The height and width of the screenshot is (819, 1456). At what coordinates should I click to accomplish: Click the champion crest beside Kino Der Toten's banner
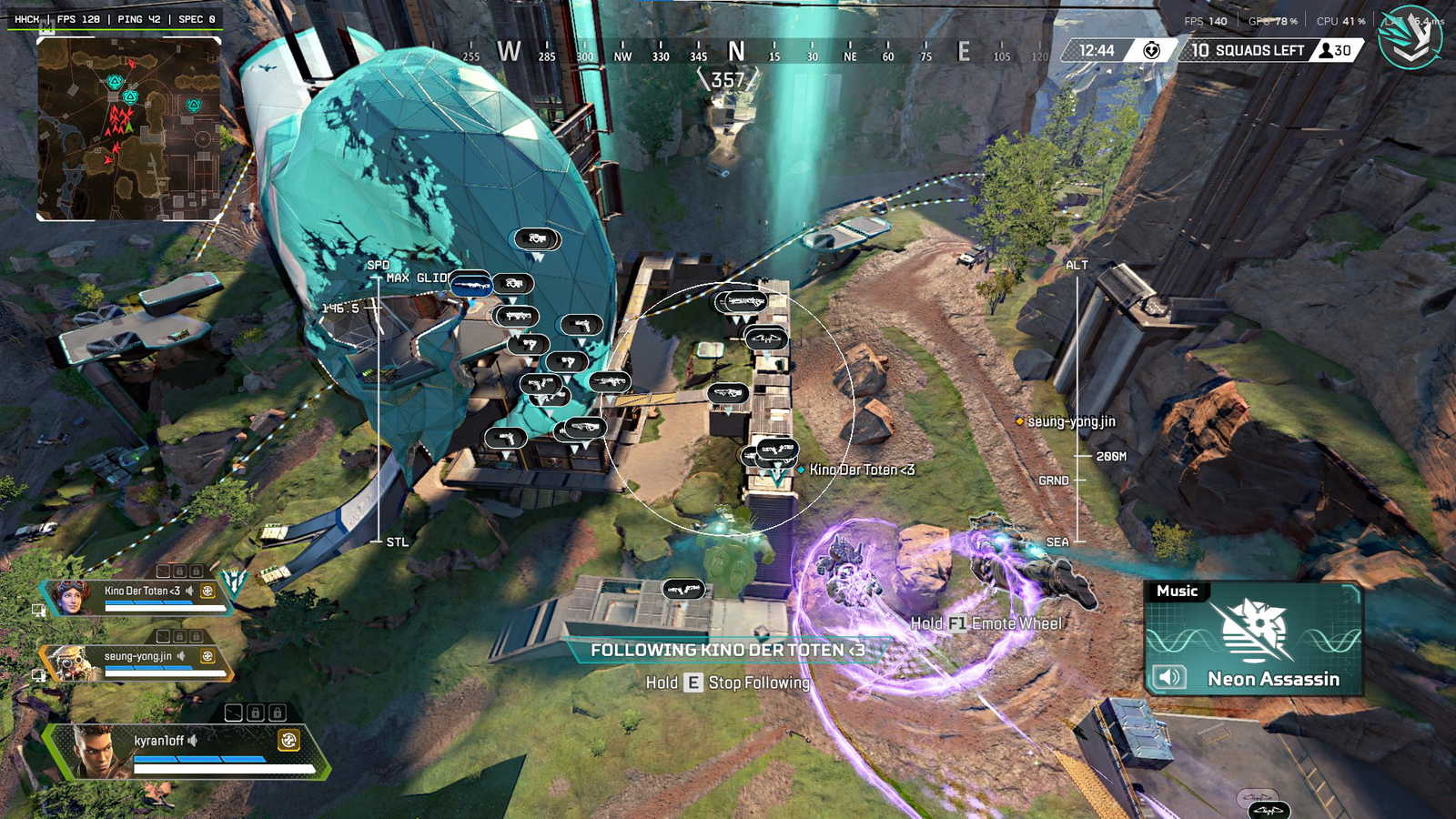click(x=234, y=580)
